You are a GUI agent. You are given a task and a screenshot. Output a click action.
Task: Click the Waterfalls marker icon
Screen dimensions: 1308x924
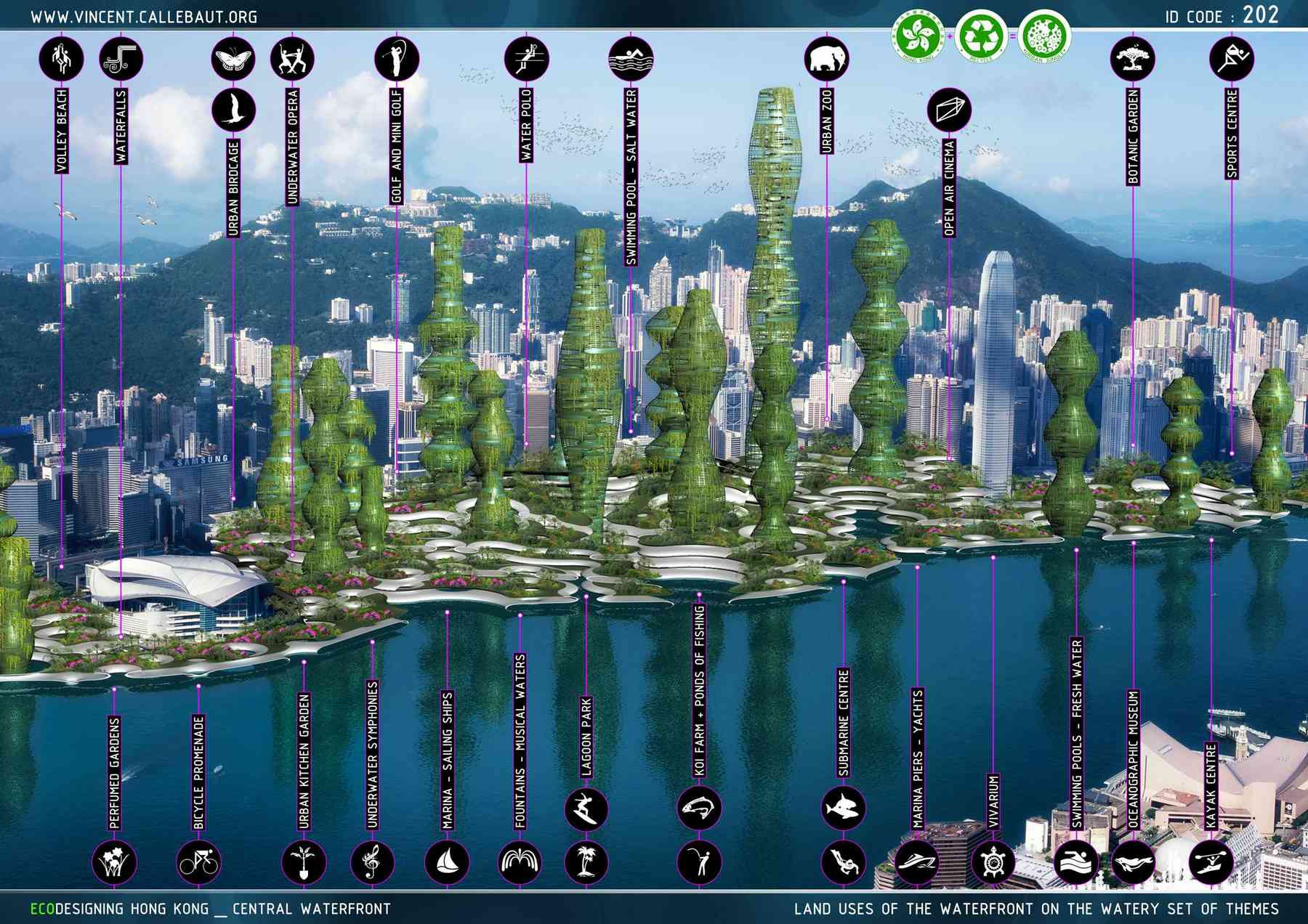pyautogui.click(x=121, y=58)
